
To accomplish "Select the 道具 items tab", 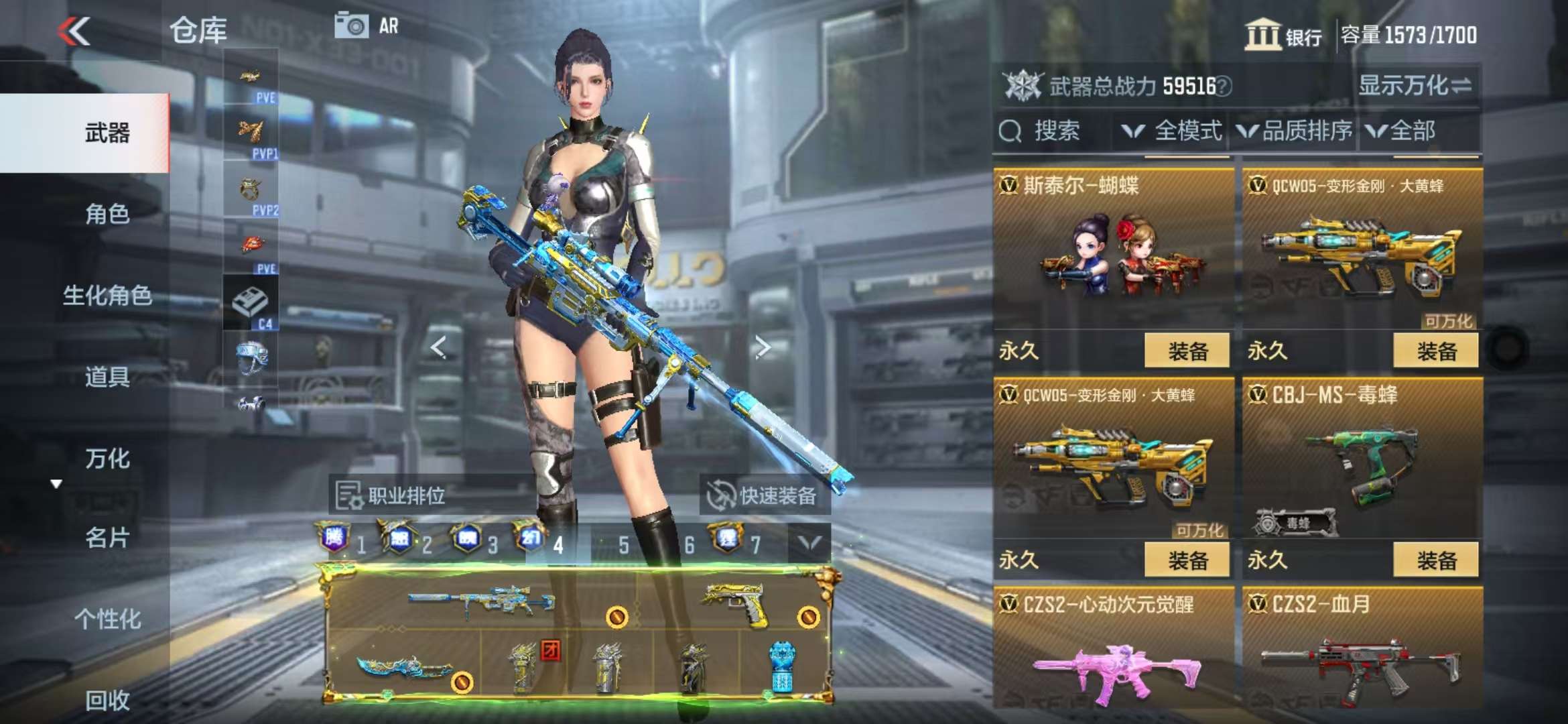I will [x=107, y=377].
